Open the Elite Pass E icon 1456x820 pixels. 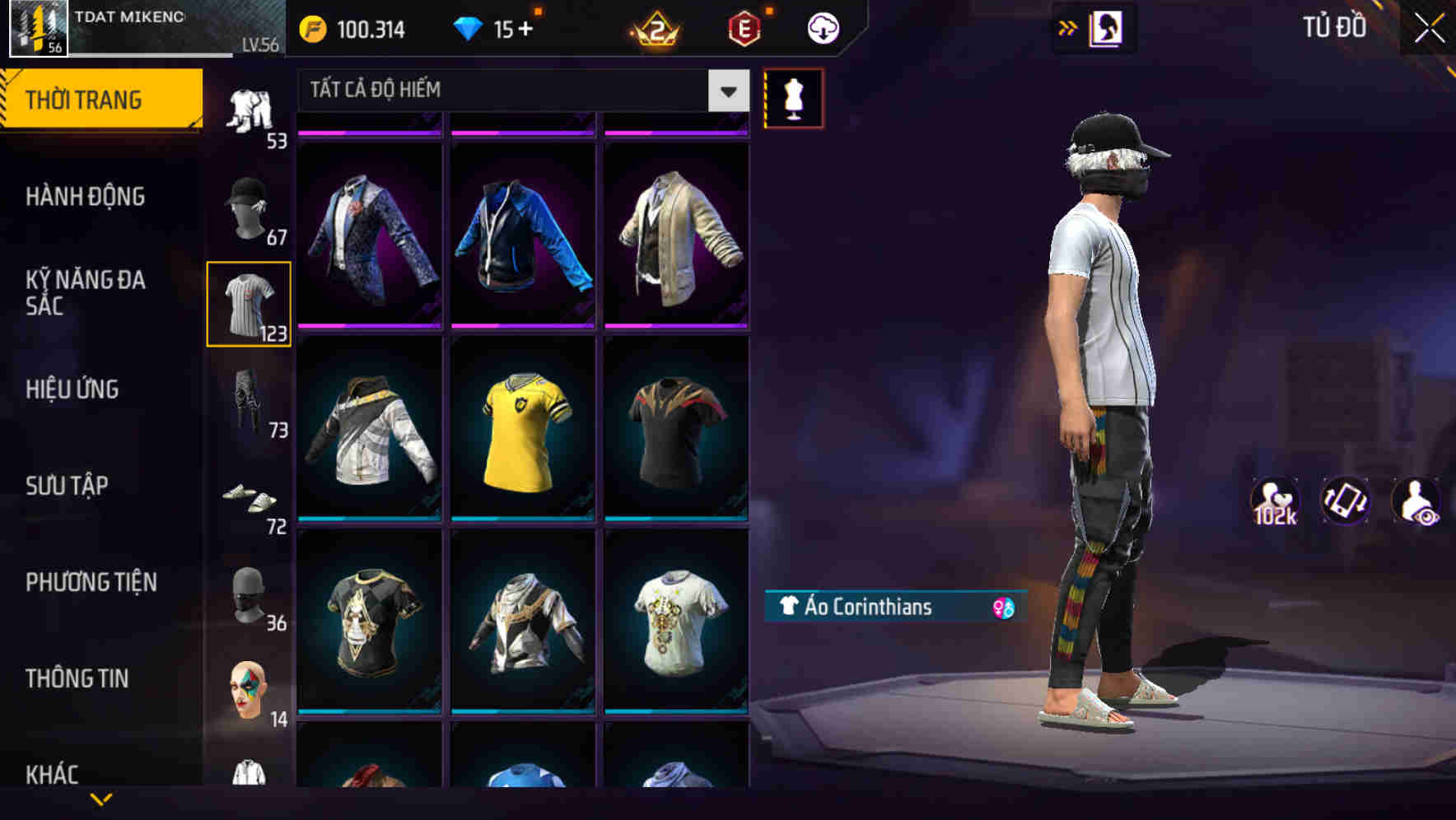(740, 28)
